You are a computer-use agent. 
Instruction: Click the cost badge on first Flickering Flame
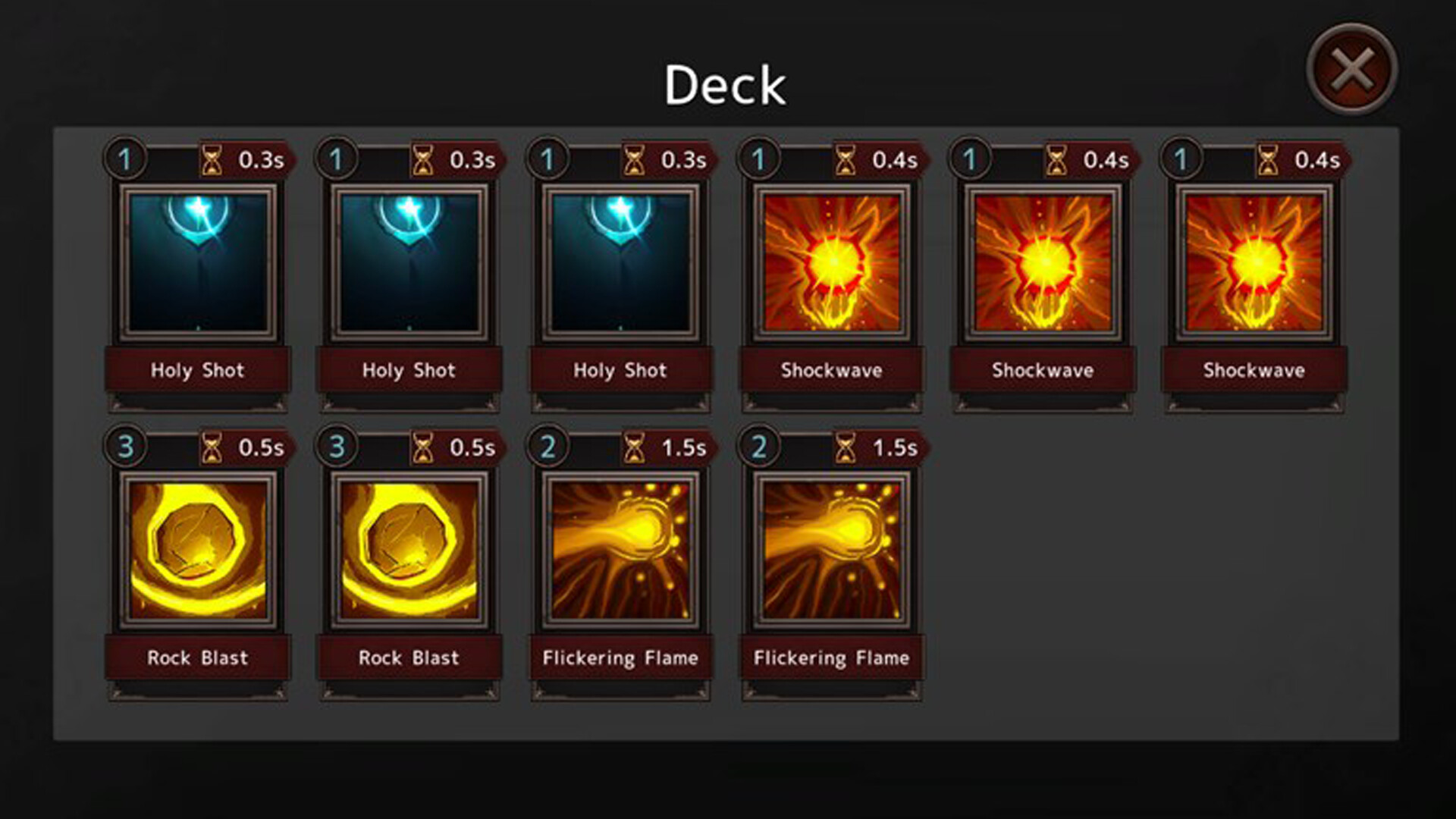coord(547,447)
